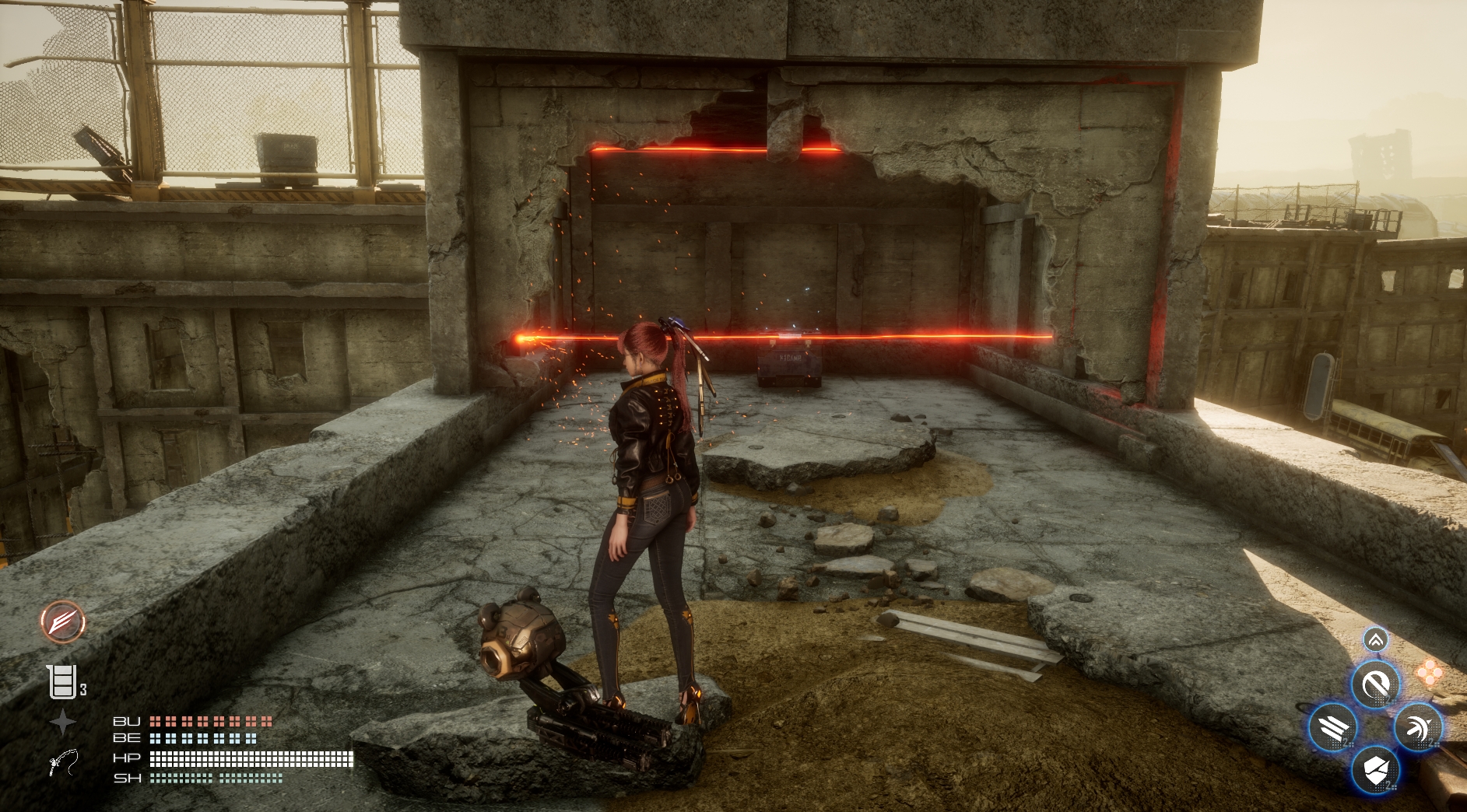Trigger the triple blade Beta skill

pos(1333,728)
